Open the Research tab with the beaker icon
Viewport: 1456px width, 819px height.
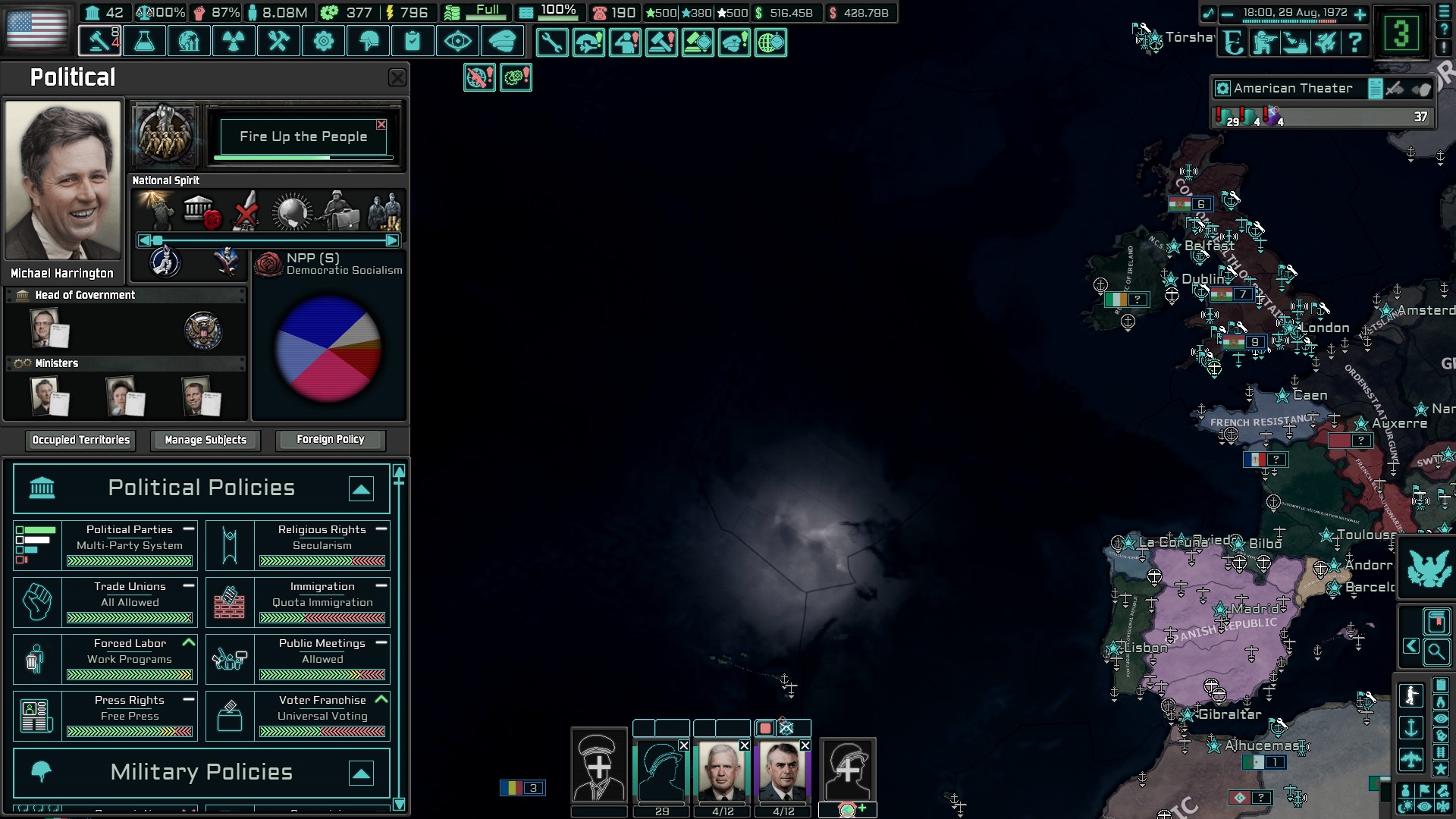[x=144, y=41]
